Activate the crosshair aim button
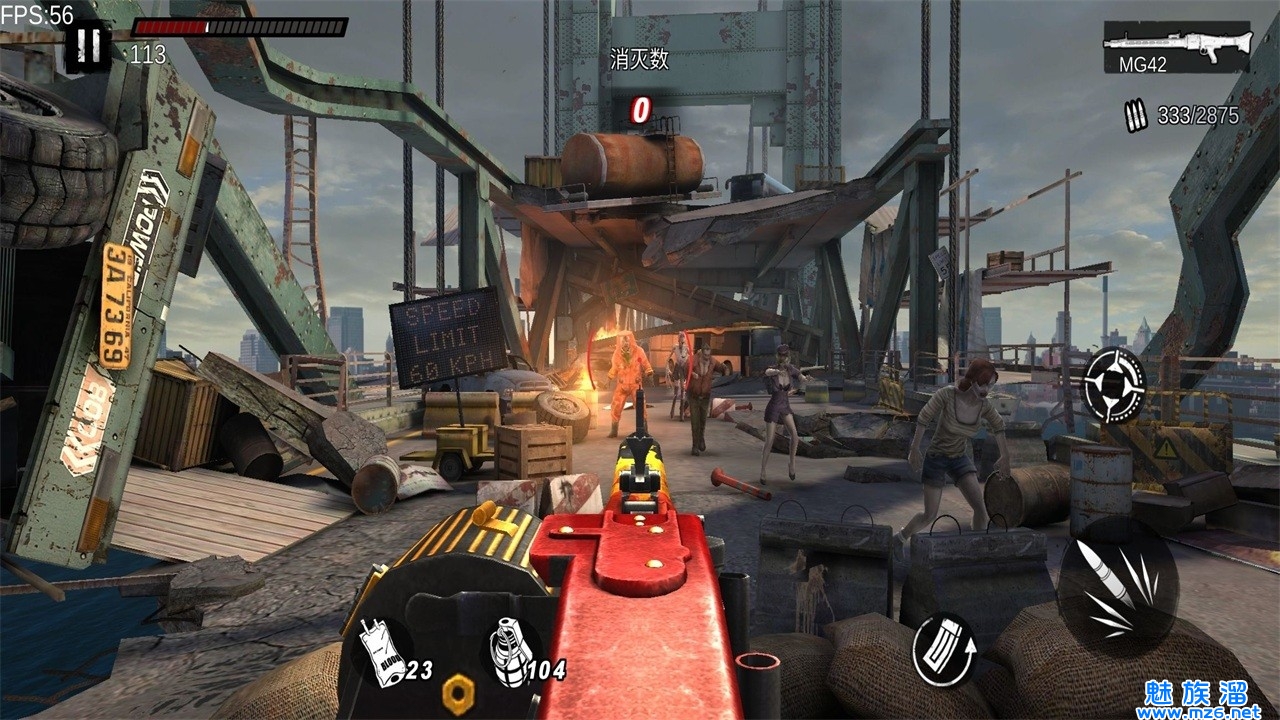 point(1114,385)
